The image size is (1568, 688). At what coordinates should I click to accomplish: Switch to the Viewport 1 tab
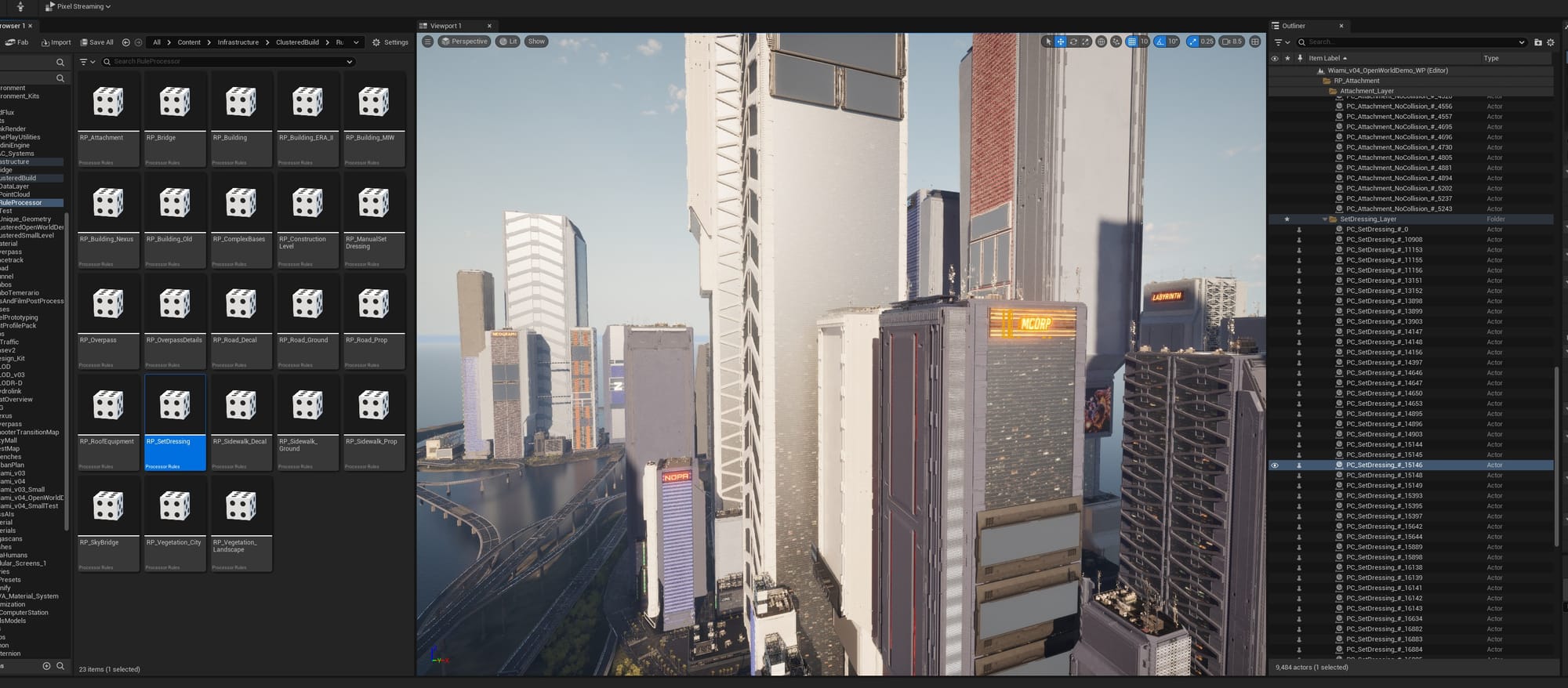pyautogui.click(x=445, y=25)
